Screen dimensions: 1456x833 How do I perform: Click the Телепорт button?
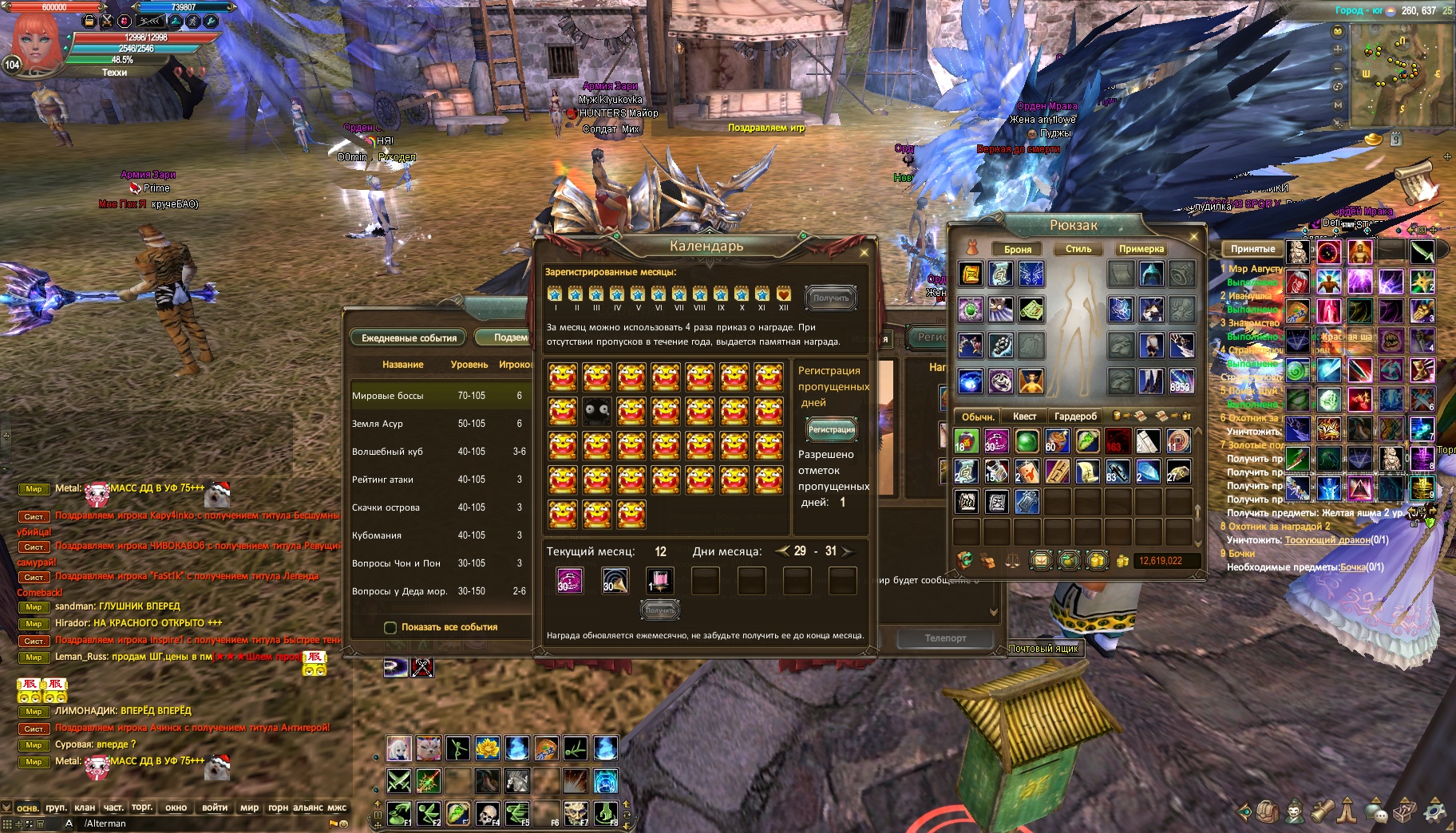coord(945,638)
